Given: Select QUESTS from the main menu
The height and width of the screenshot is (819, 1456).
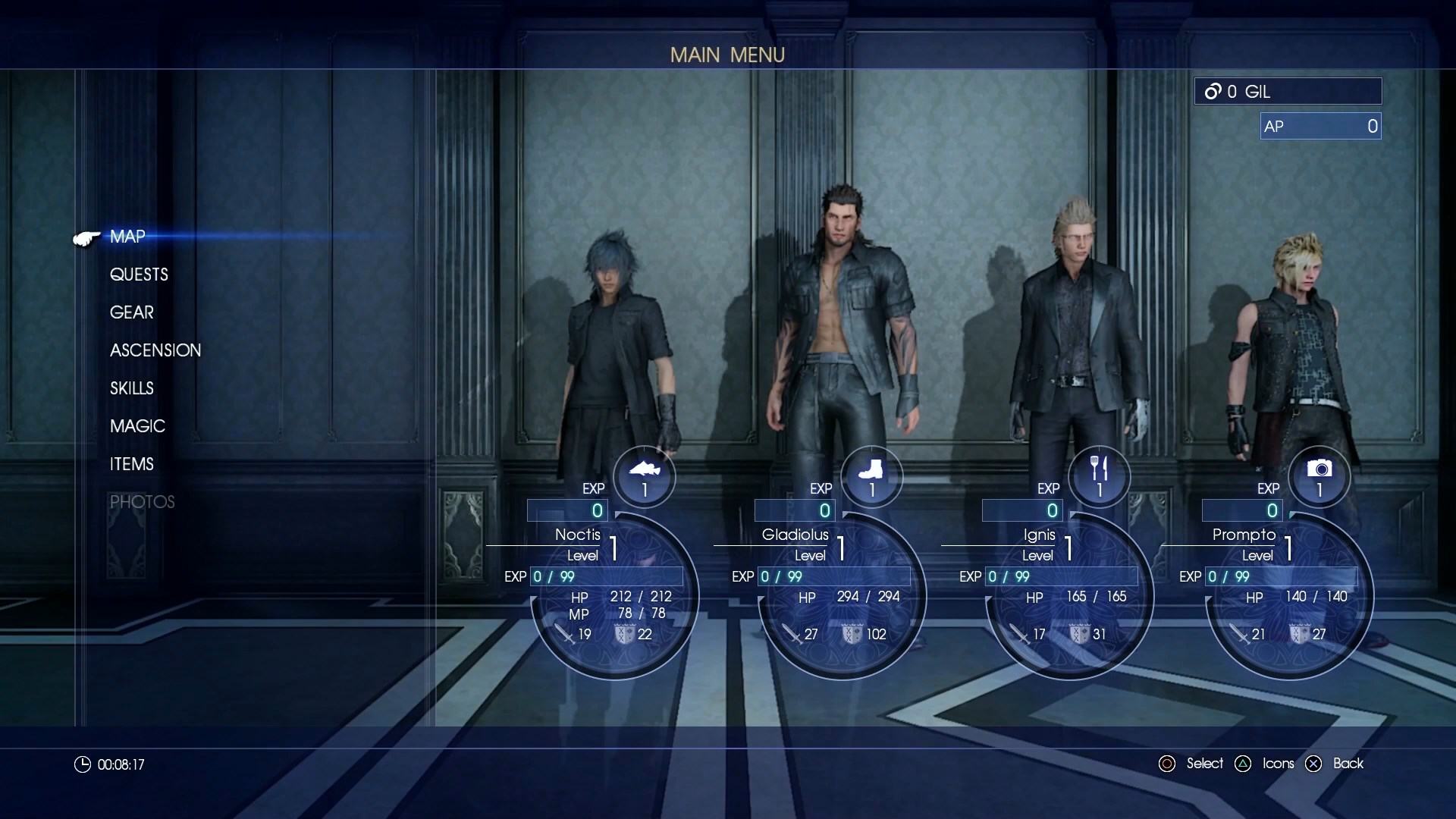Looking at the screenshot, I should pyautogui.click(x=139, y=275).
